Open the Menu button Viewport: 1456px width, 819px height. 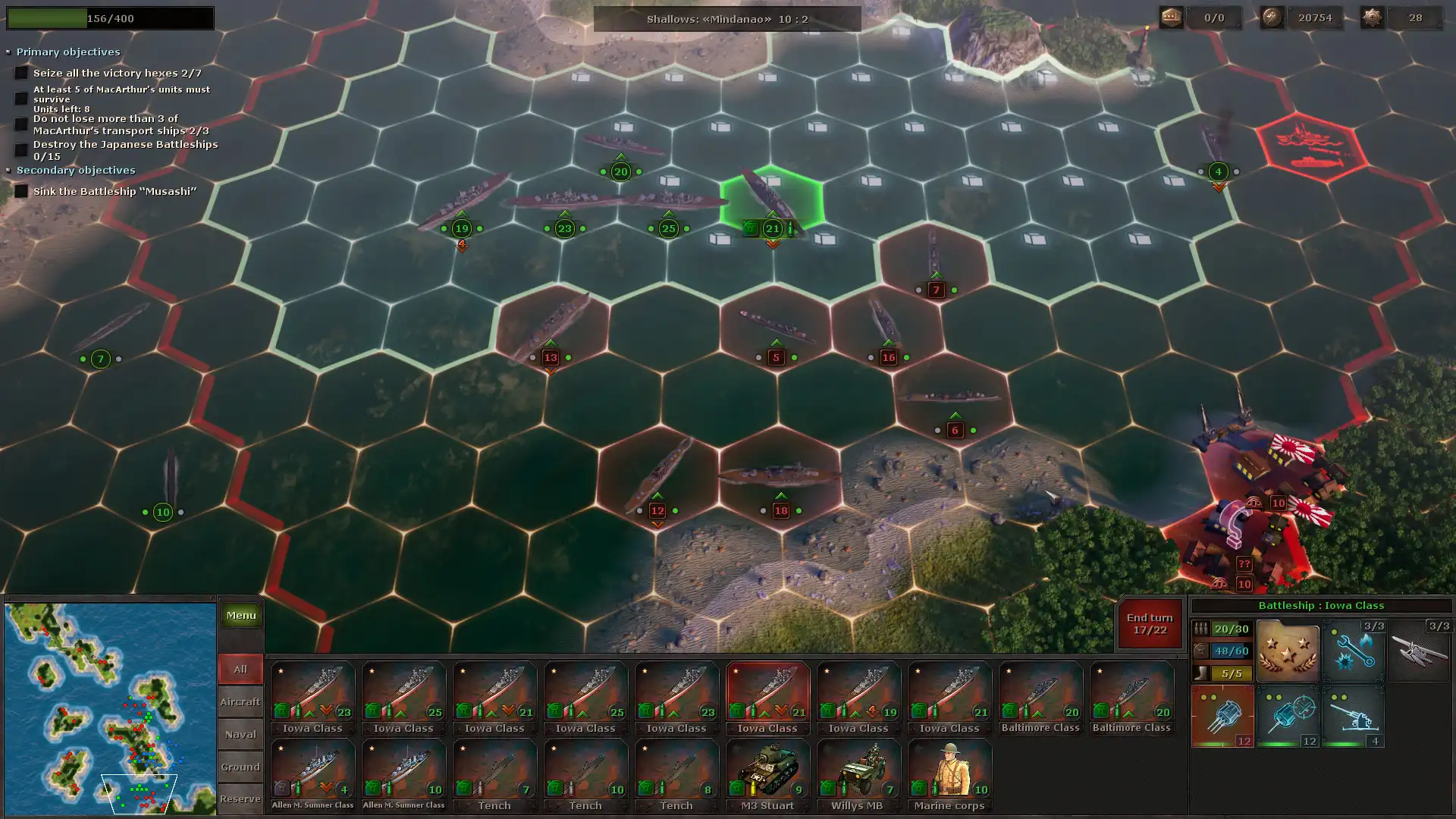pyautogui.click(x=240, y=616)
